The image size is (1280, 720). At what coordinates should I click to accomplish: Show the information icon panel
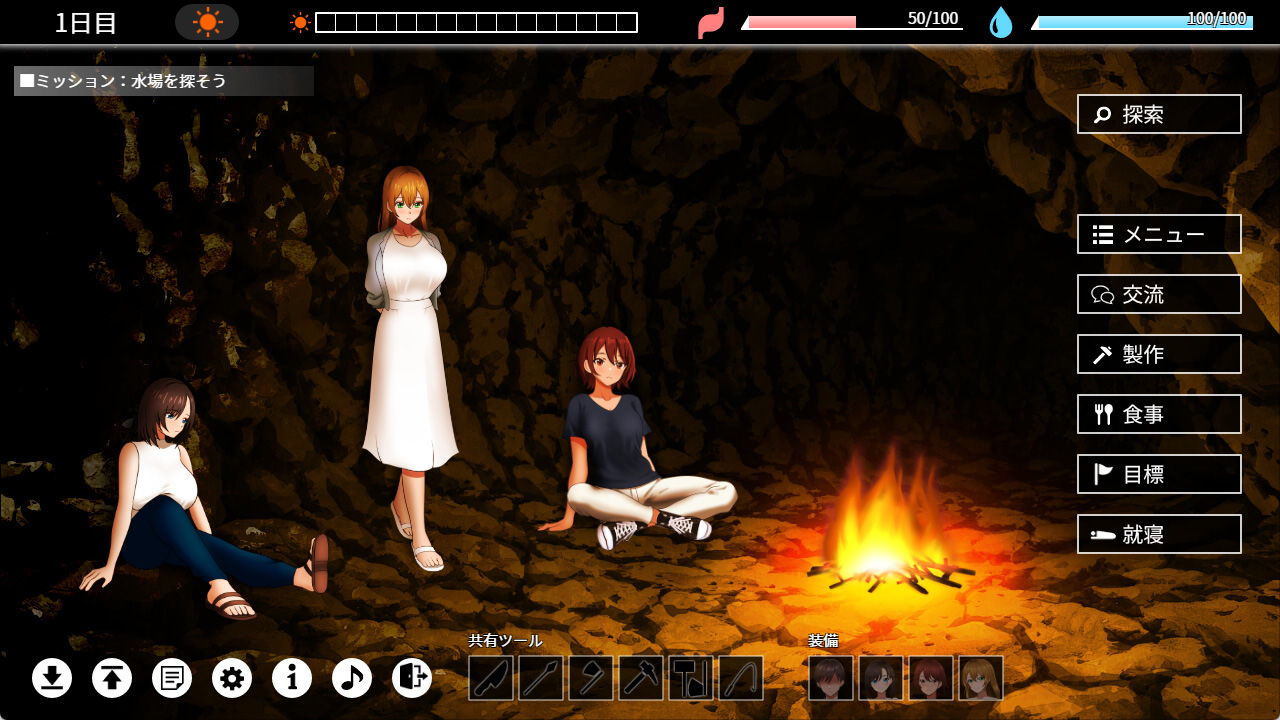point(292,678)
